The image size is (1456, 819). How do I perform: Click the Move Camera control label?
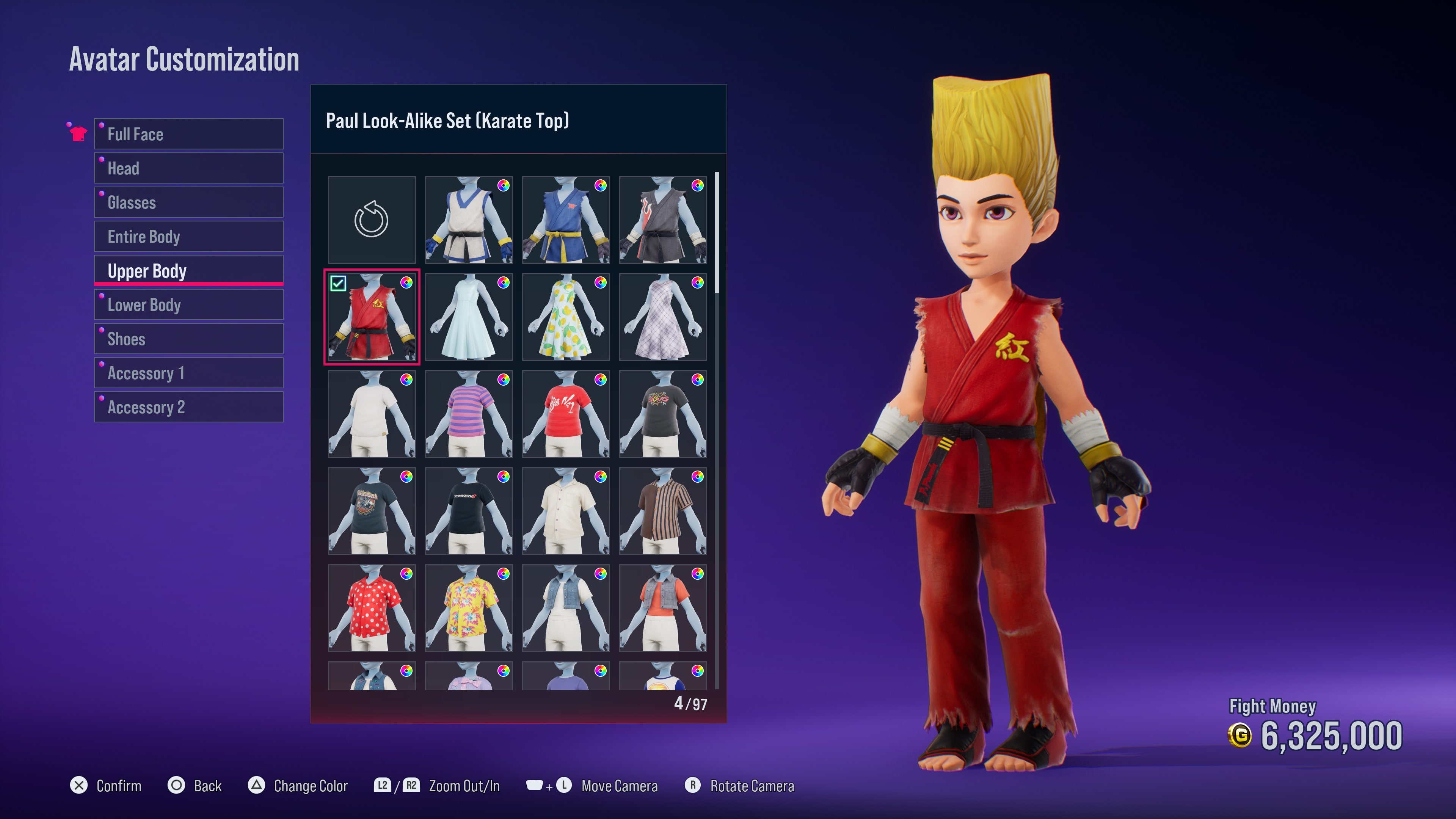tap(620, 785)
